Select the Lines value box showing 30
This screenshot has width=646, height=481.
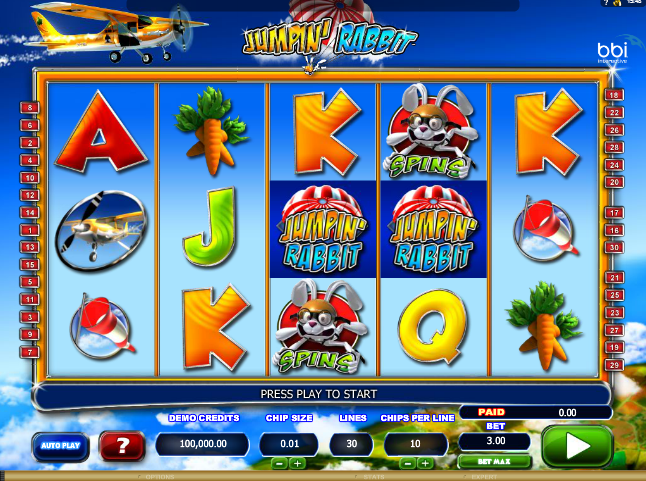click(352, 444)
